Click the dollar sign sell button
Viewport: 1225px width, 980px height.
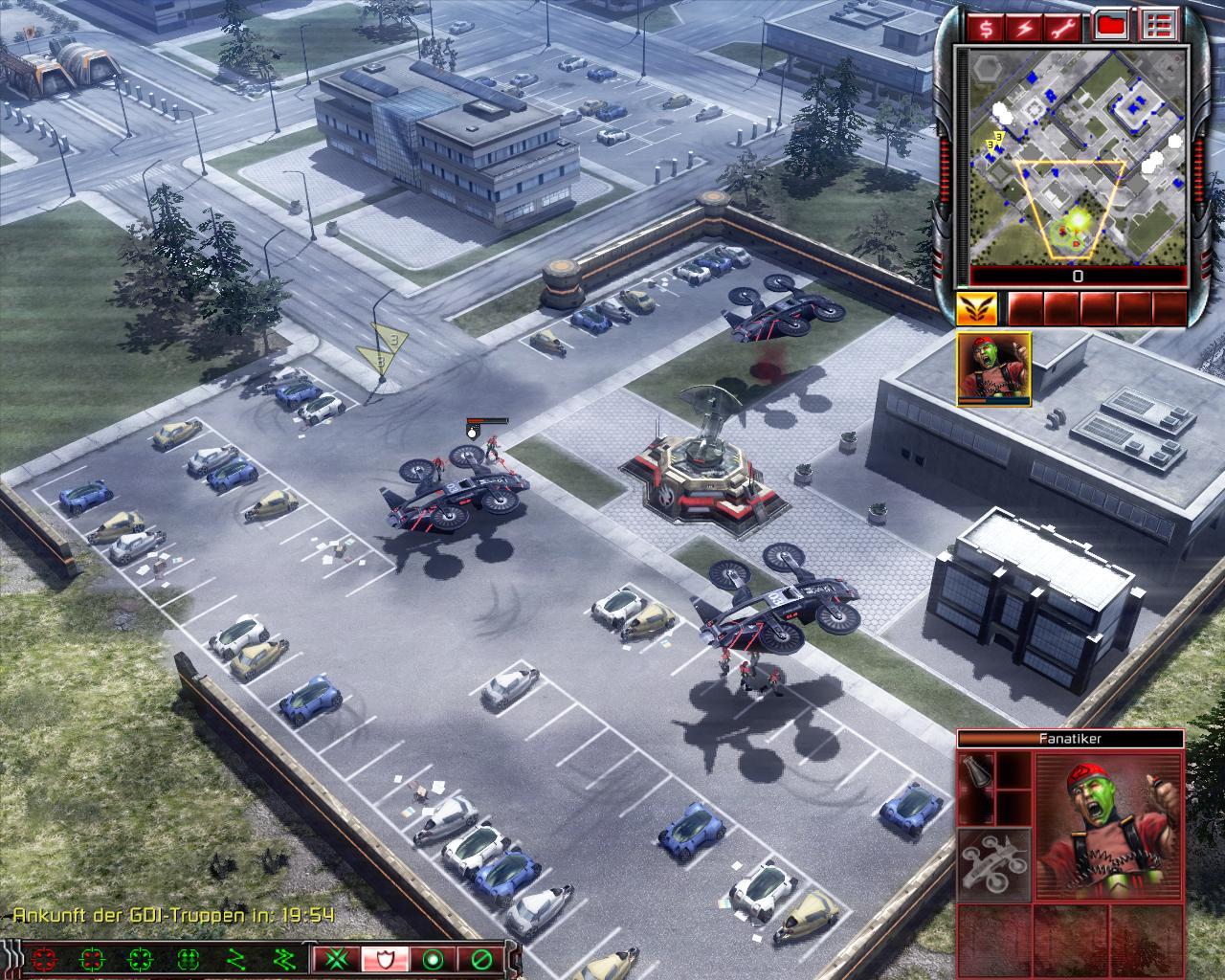coord(986,28)
